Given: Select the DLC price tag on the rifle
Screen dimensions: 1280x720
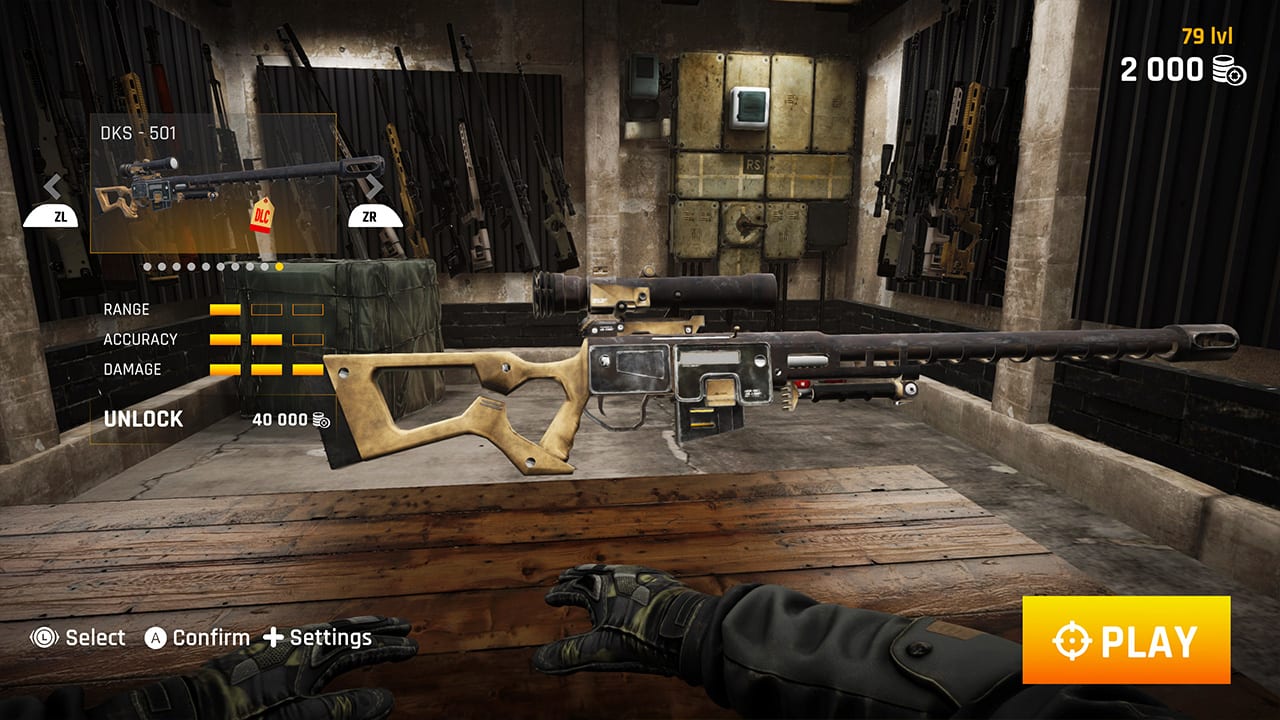Looking at the screenshot, I should click(261, 216).
